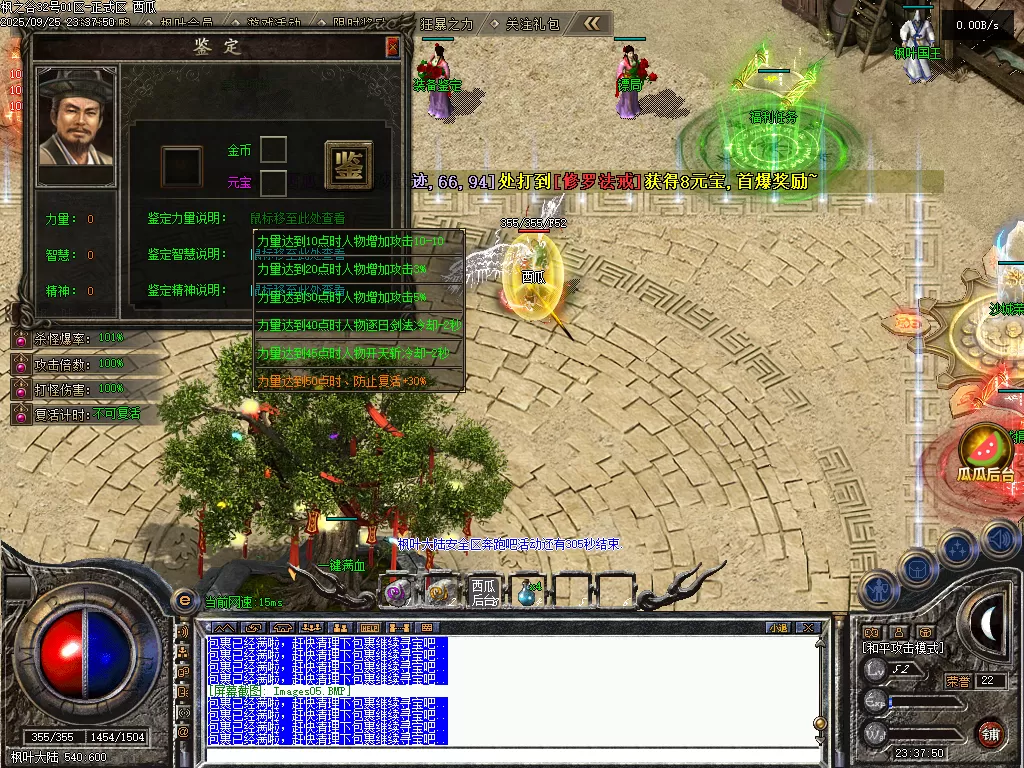Tick the 金币 gold payment box

point(273,150)
